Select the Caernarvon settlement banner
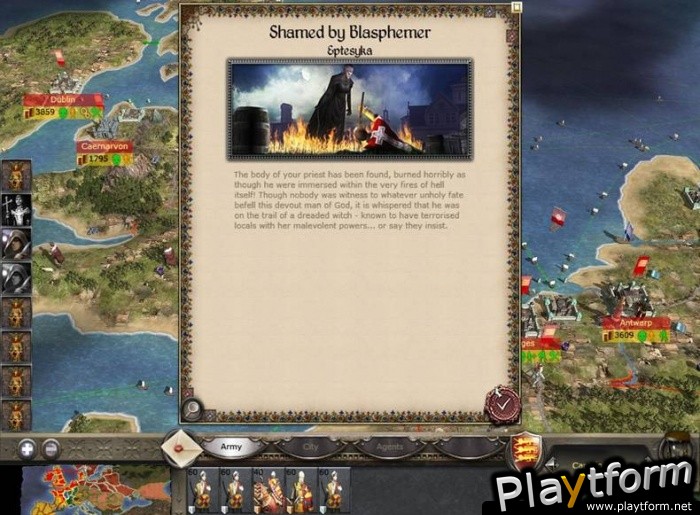700x515 pixels. point(105,146)
